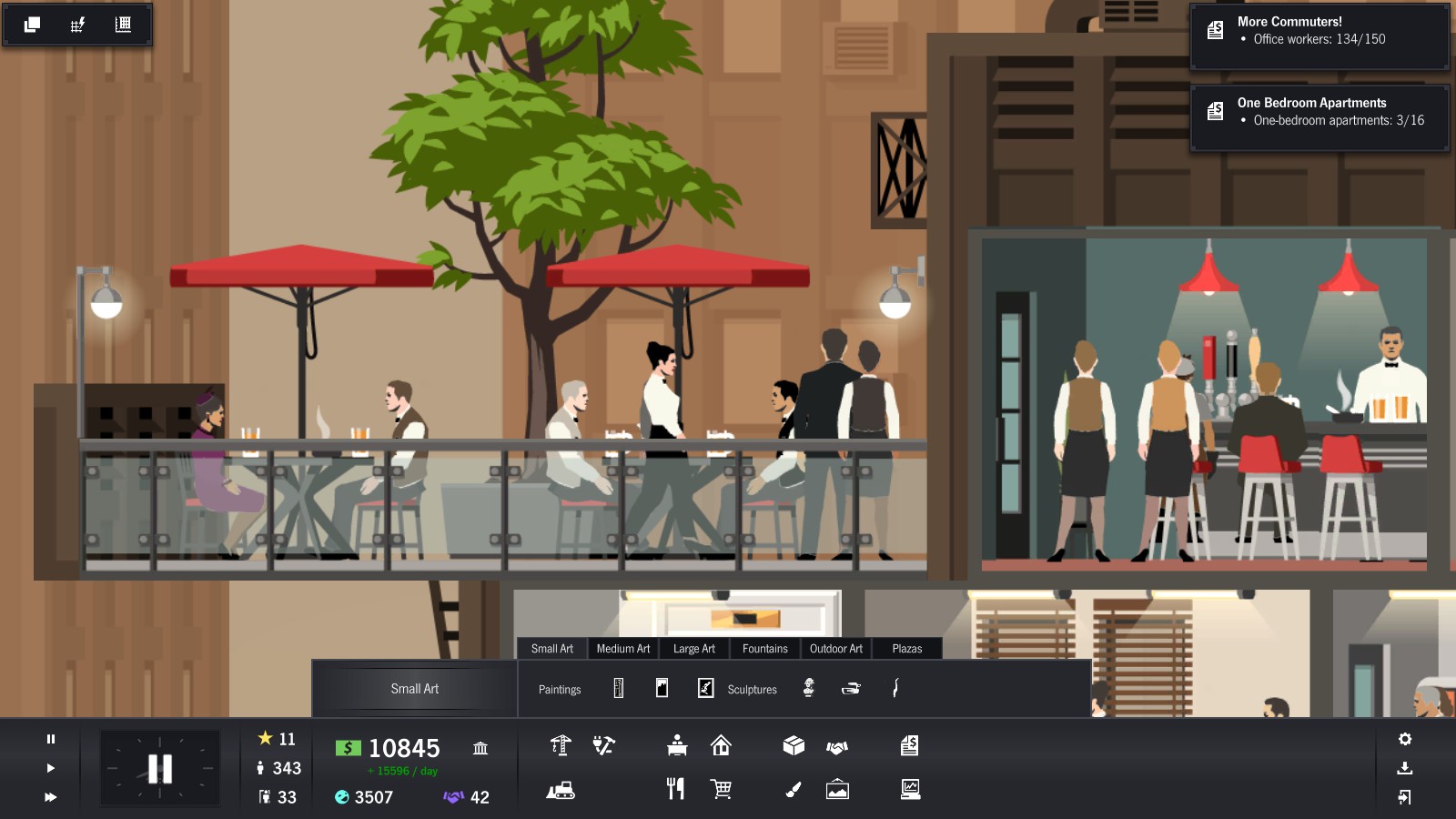1456x819 pixels.
Task: Select the construction crane build tool
Action: (x=561, y=747)
